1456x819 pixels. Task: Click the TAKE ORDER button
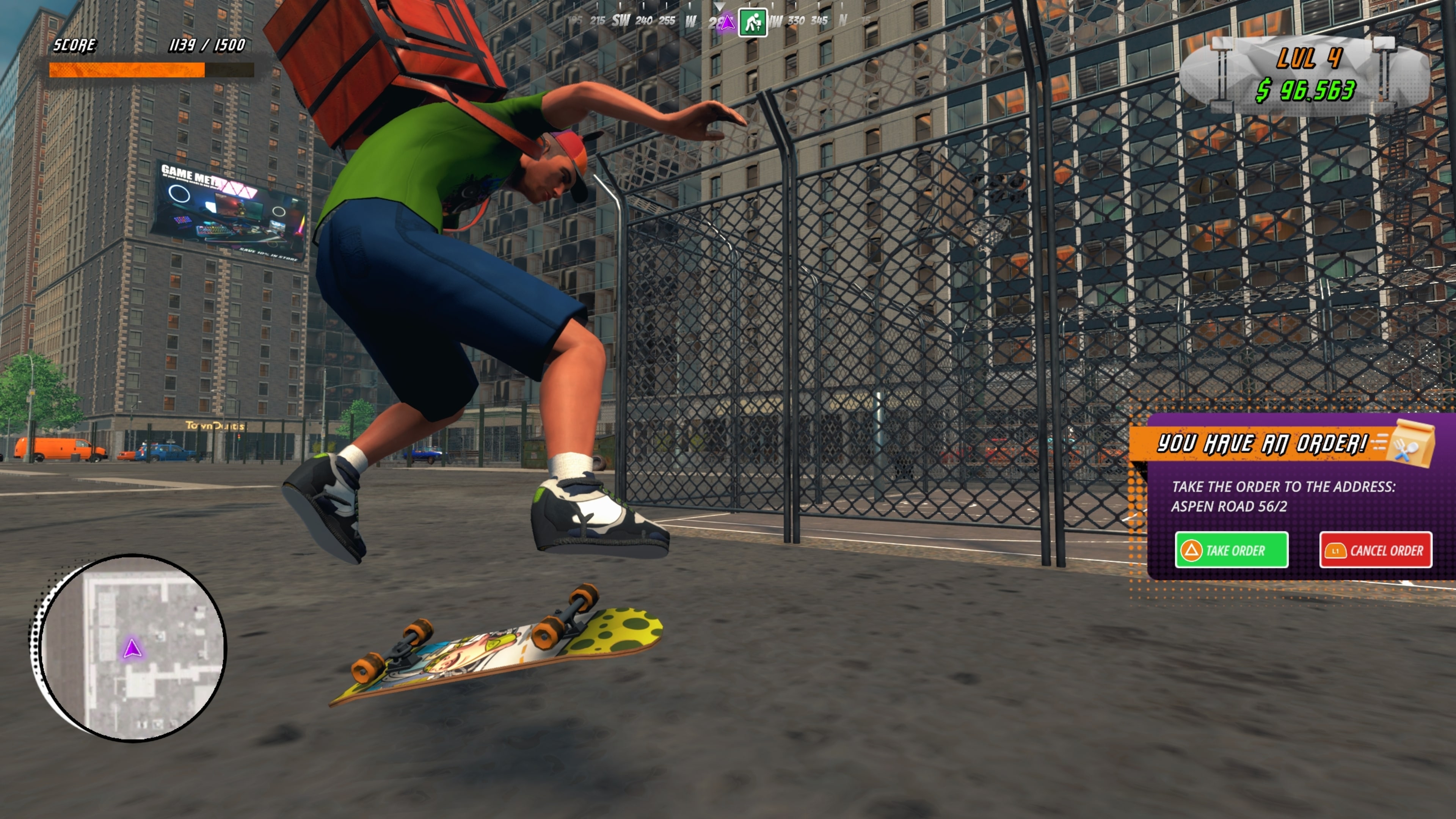coord(1232,549)
